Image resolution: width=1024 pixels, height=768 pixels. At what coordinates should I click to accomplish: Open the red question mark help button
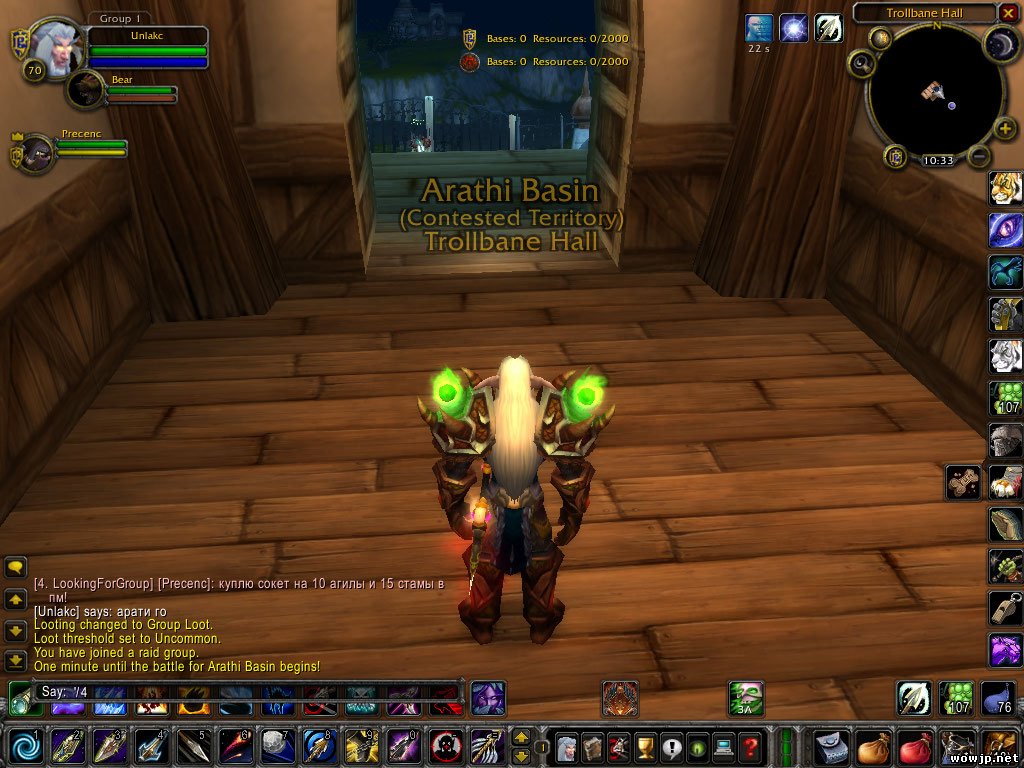click(750, 746)
